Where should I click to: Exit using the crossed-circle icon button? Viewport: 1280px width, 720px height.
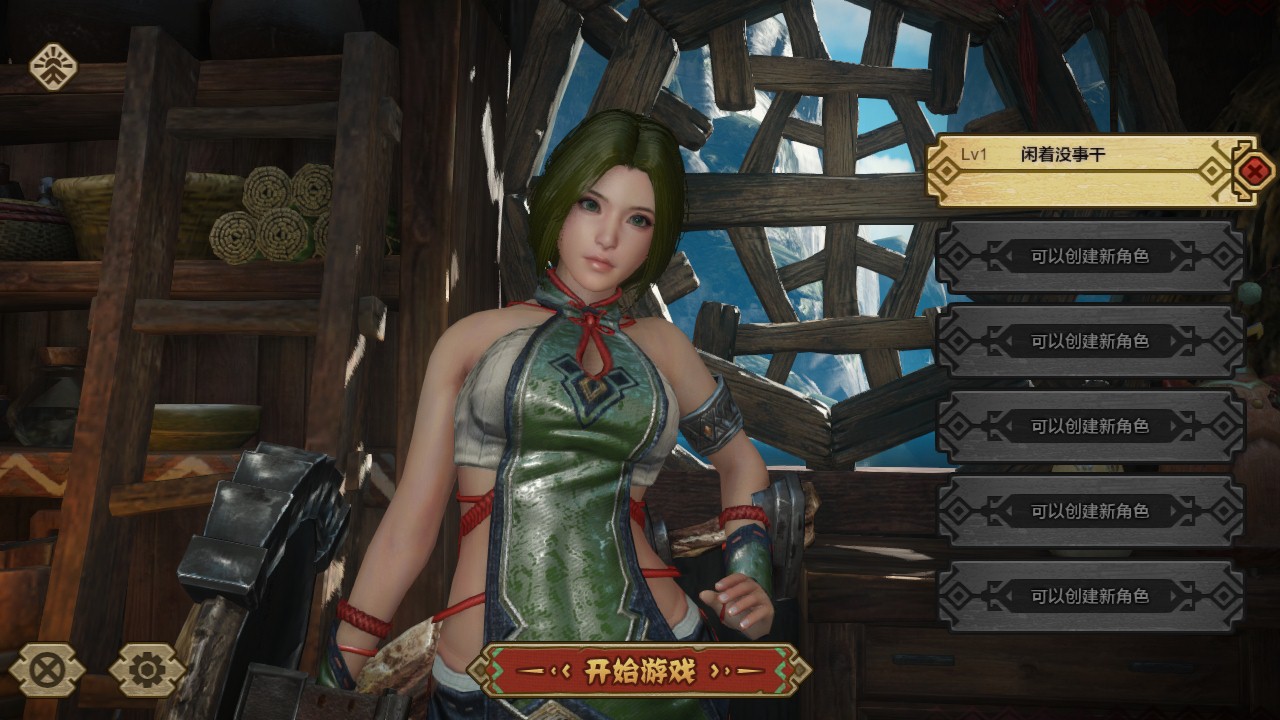47,670
